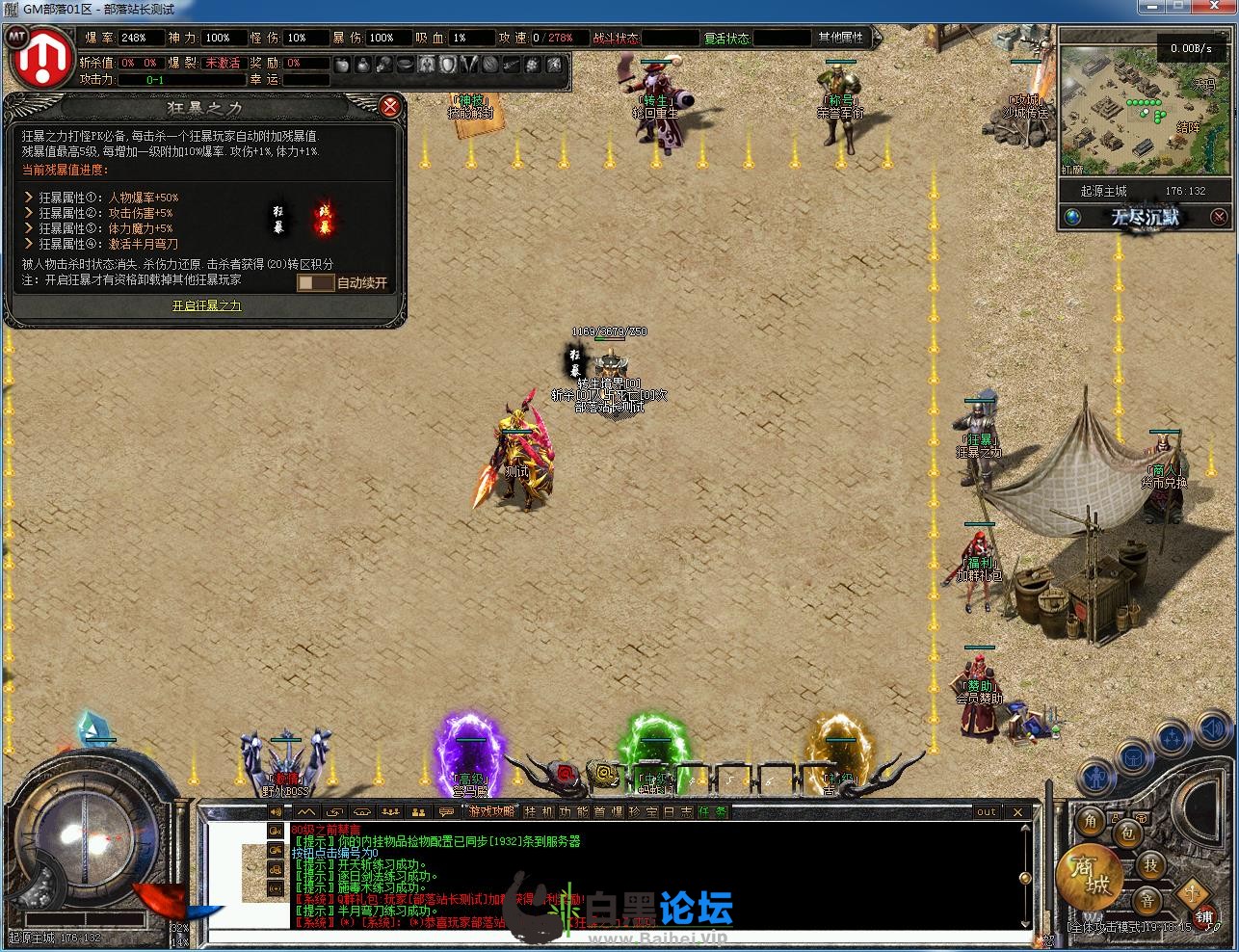1239x952 pixels.
Task: Open the 游戏攻略 game guide tab
Action: (x=491, y=812)
